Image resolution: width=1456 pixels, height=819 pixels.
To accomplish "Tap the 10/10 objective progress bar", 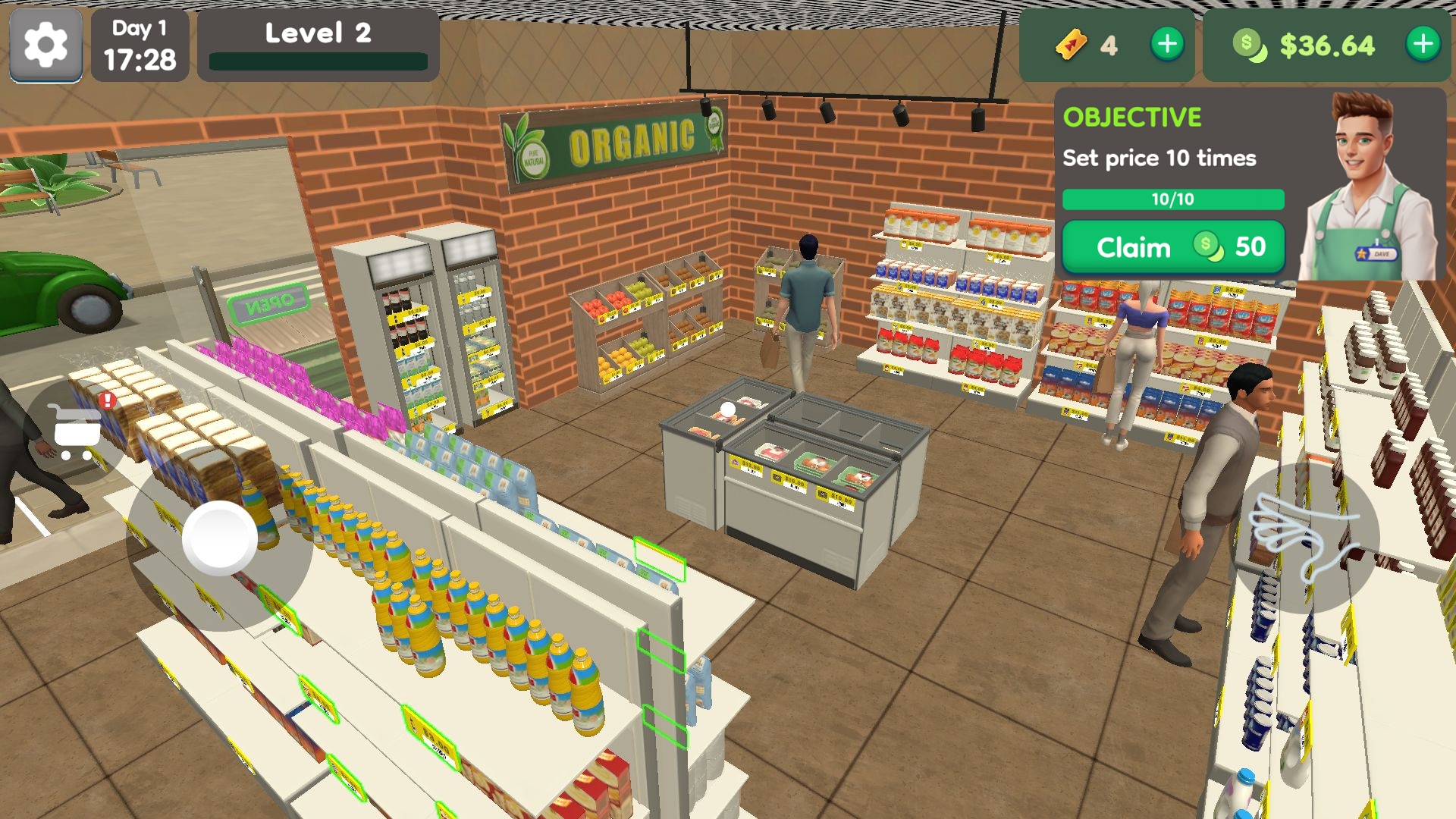I will click(1172, 200).
